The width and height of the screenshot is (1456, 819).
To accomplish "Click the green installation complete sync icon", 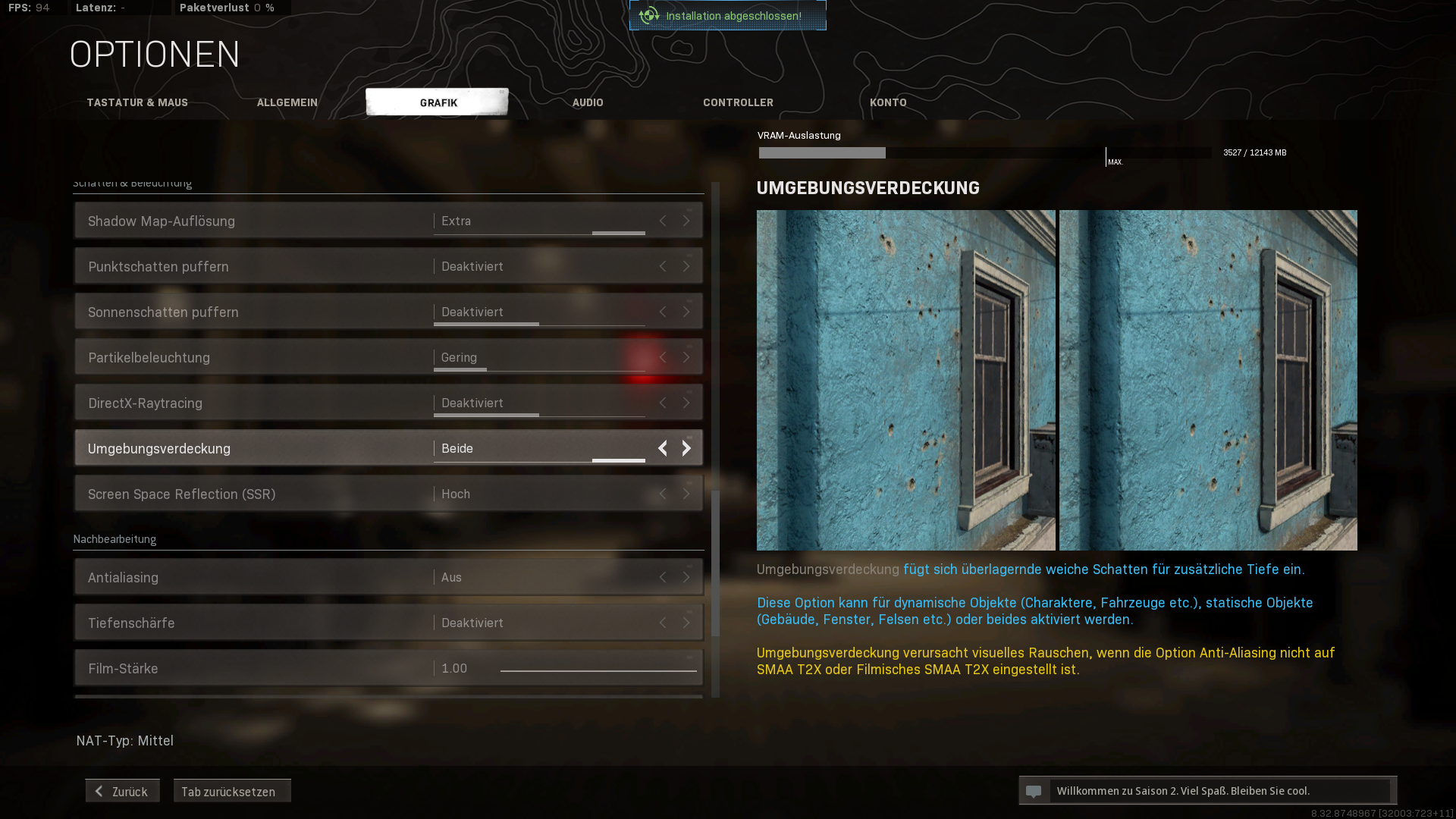I will pos(648,15).
